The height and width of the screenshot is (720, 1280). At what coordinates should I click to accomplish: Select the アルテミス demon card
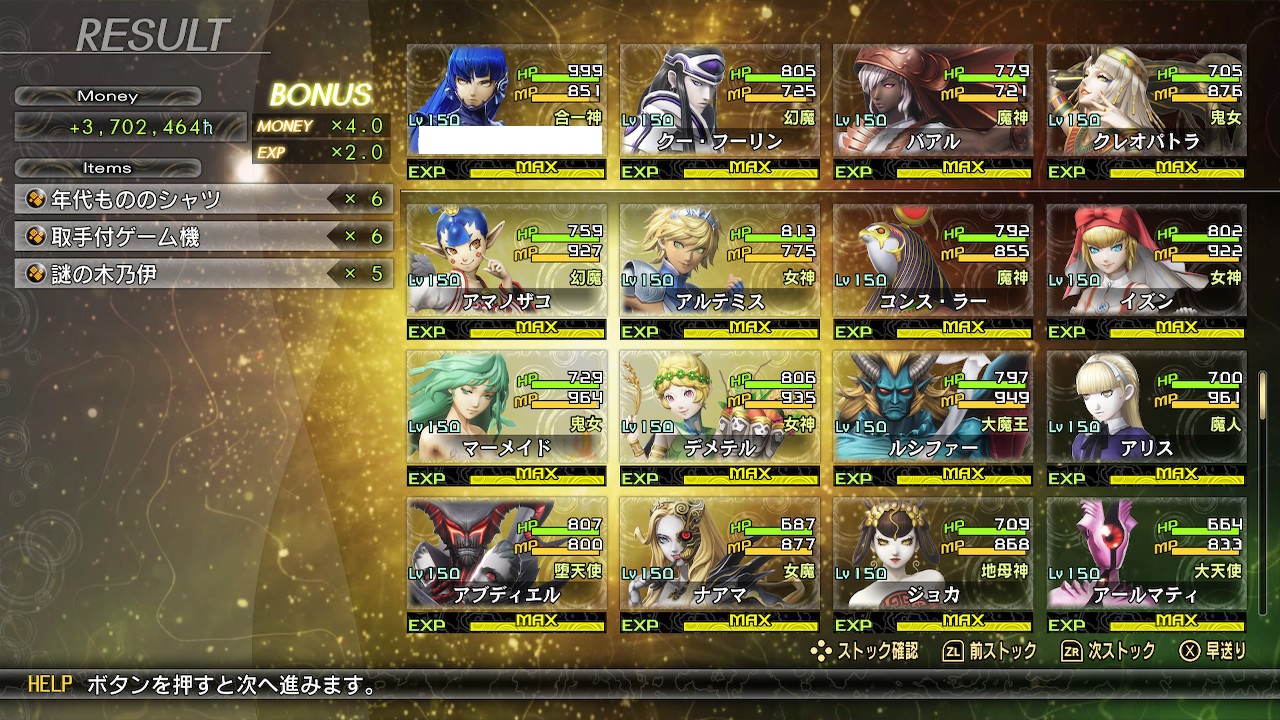[x=719, y=271]
